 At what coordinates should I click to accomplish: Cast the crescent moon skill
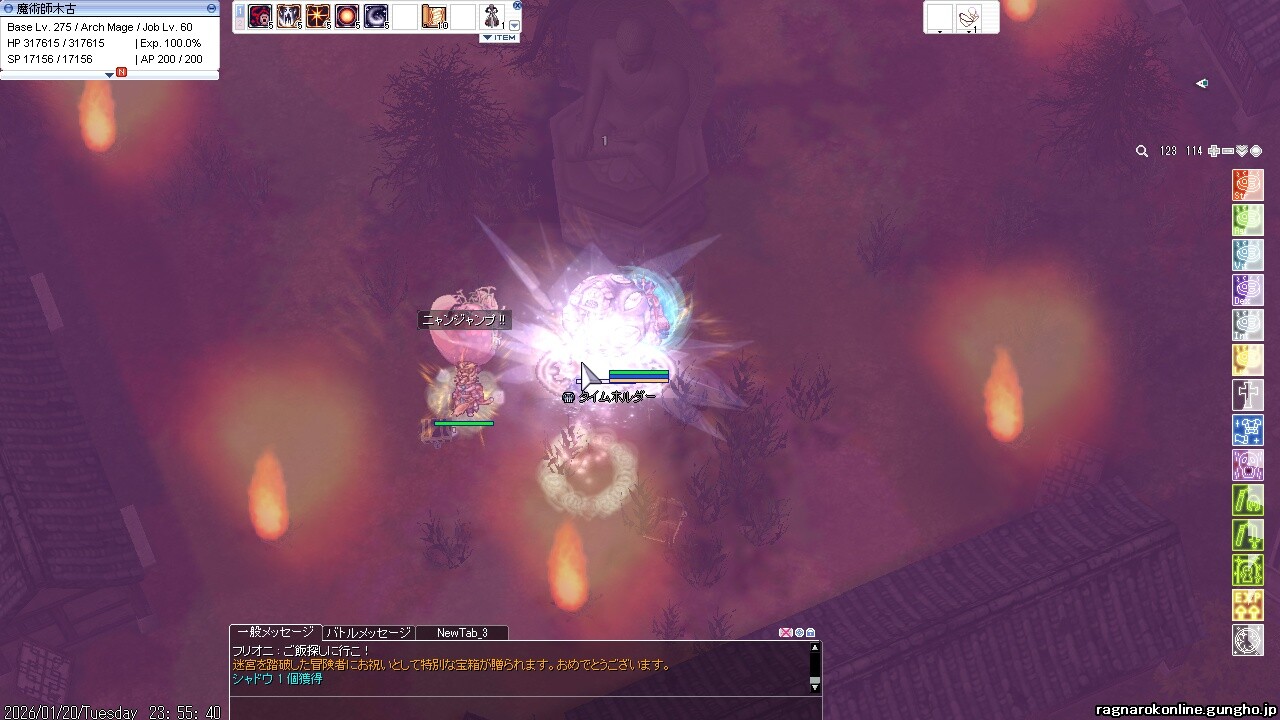click(x=376, y=16)
